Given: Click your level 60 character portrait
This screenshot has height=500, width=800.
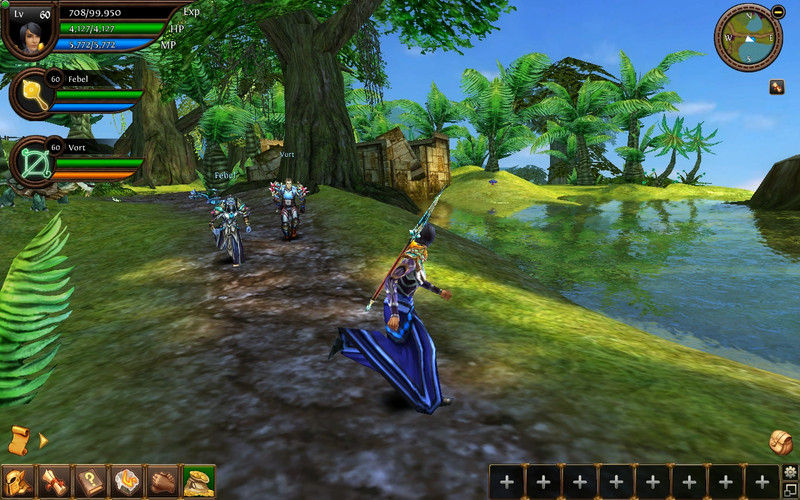Looking at the screenshot, I should [x=30, y=28].
